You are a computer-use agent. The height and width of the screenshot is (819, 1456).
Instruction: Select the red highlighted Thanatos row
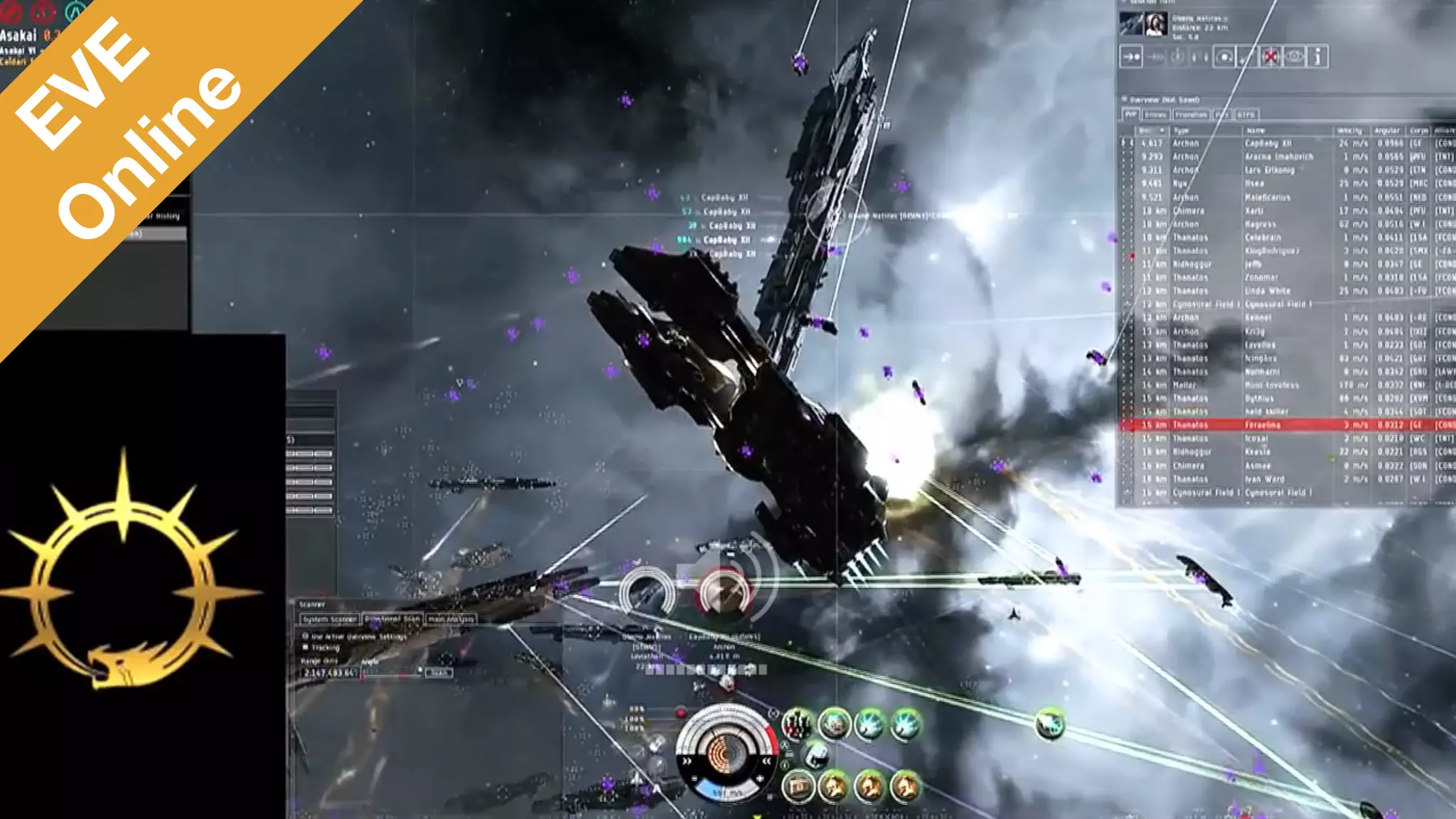point(1265,425)
